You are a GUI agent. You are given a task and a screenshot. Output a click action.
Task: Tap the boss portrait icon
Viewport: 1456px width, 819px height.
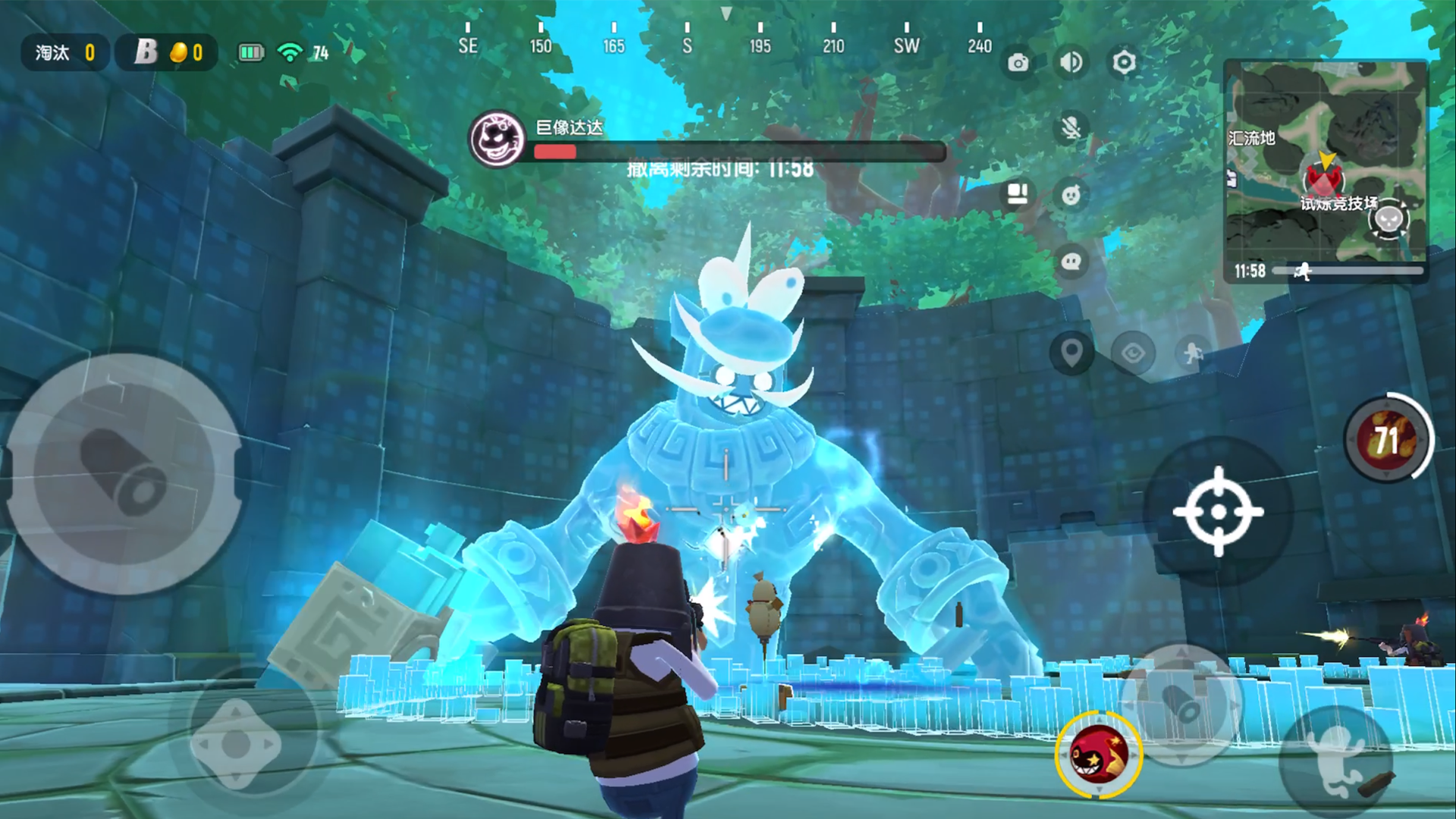497,140
